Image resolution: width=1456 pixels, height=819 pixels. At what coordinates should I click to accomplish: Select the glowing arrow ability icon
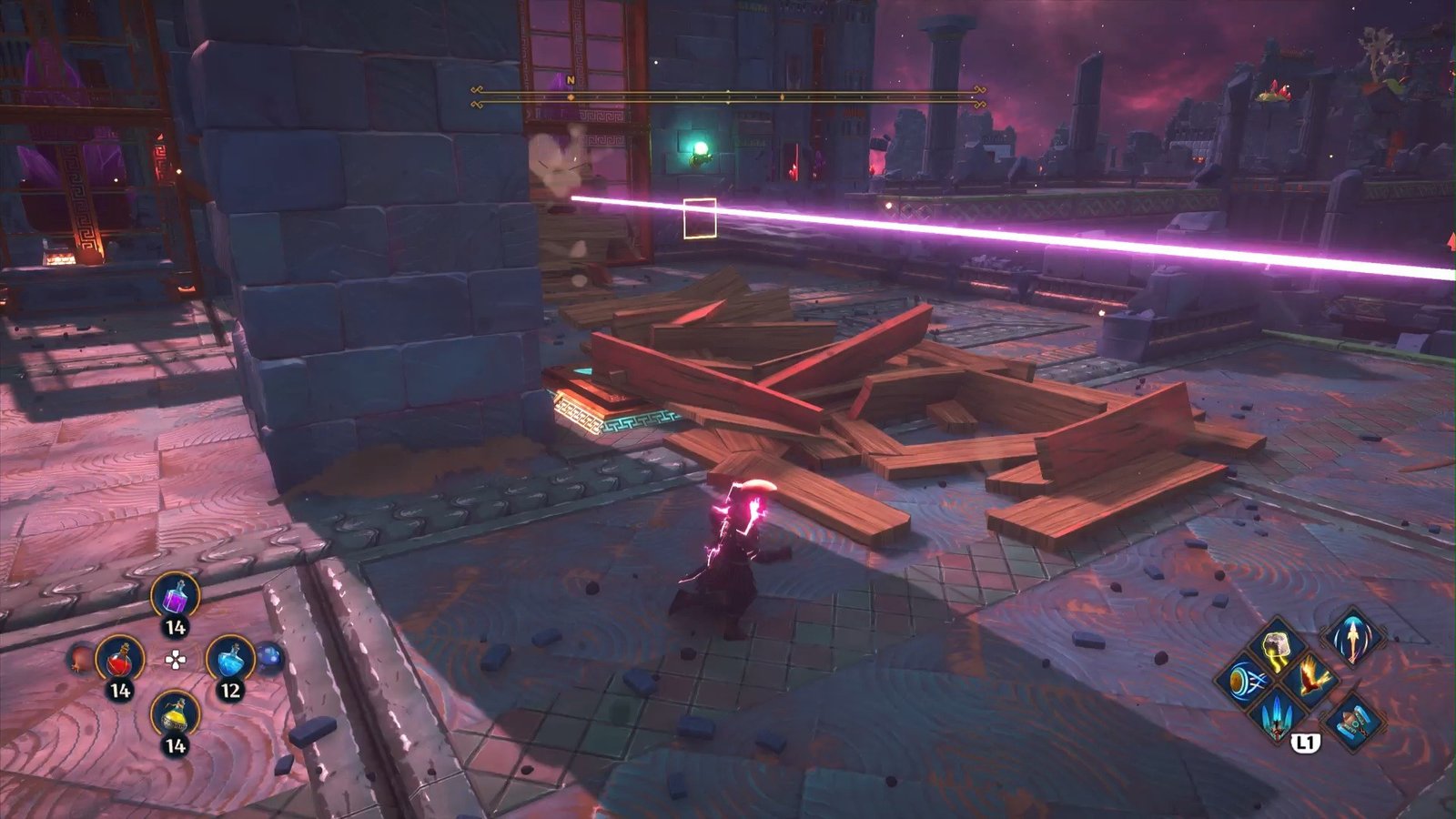pyautogui.click(x=1352, y=638)
